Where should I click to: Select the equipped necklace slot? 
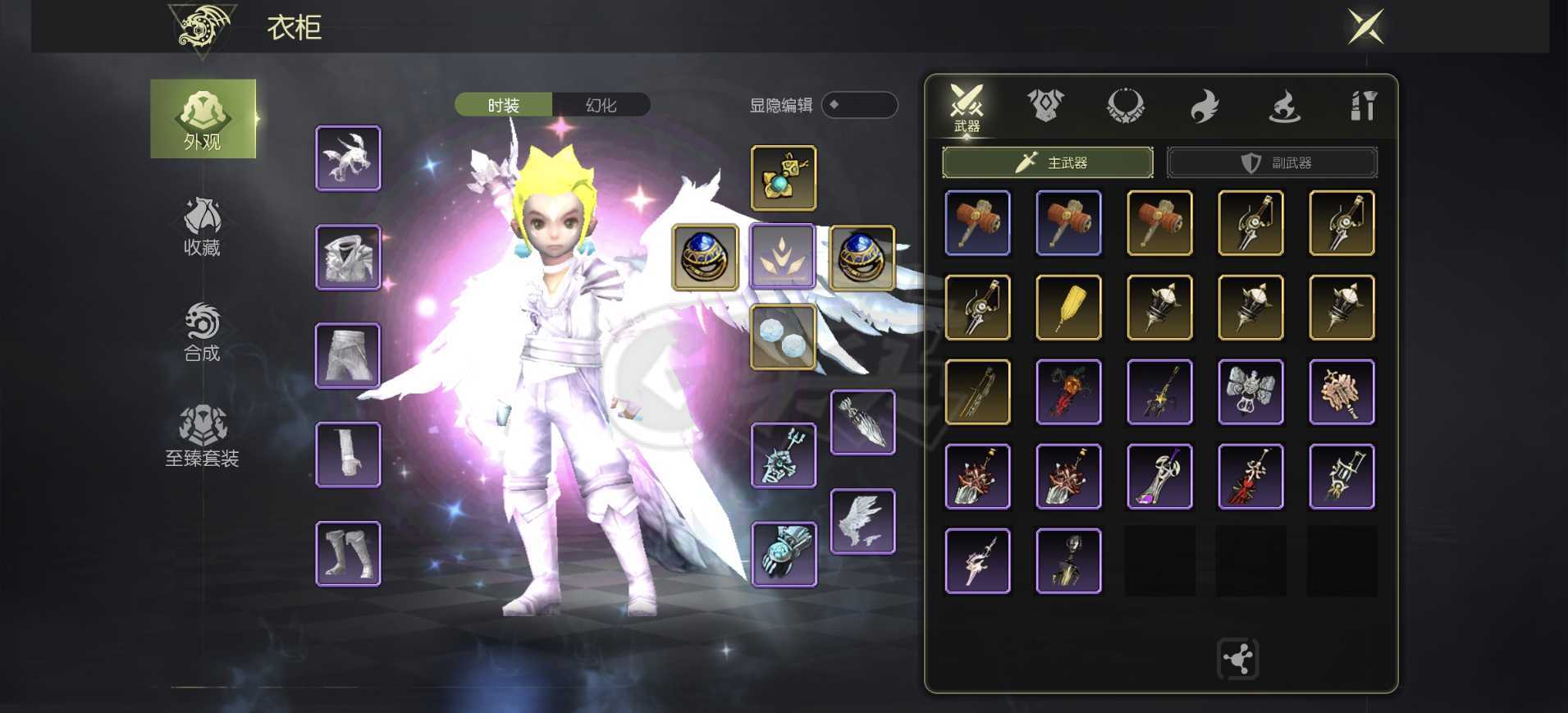pyautogui.click(x=784, y=178)
